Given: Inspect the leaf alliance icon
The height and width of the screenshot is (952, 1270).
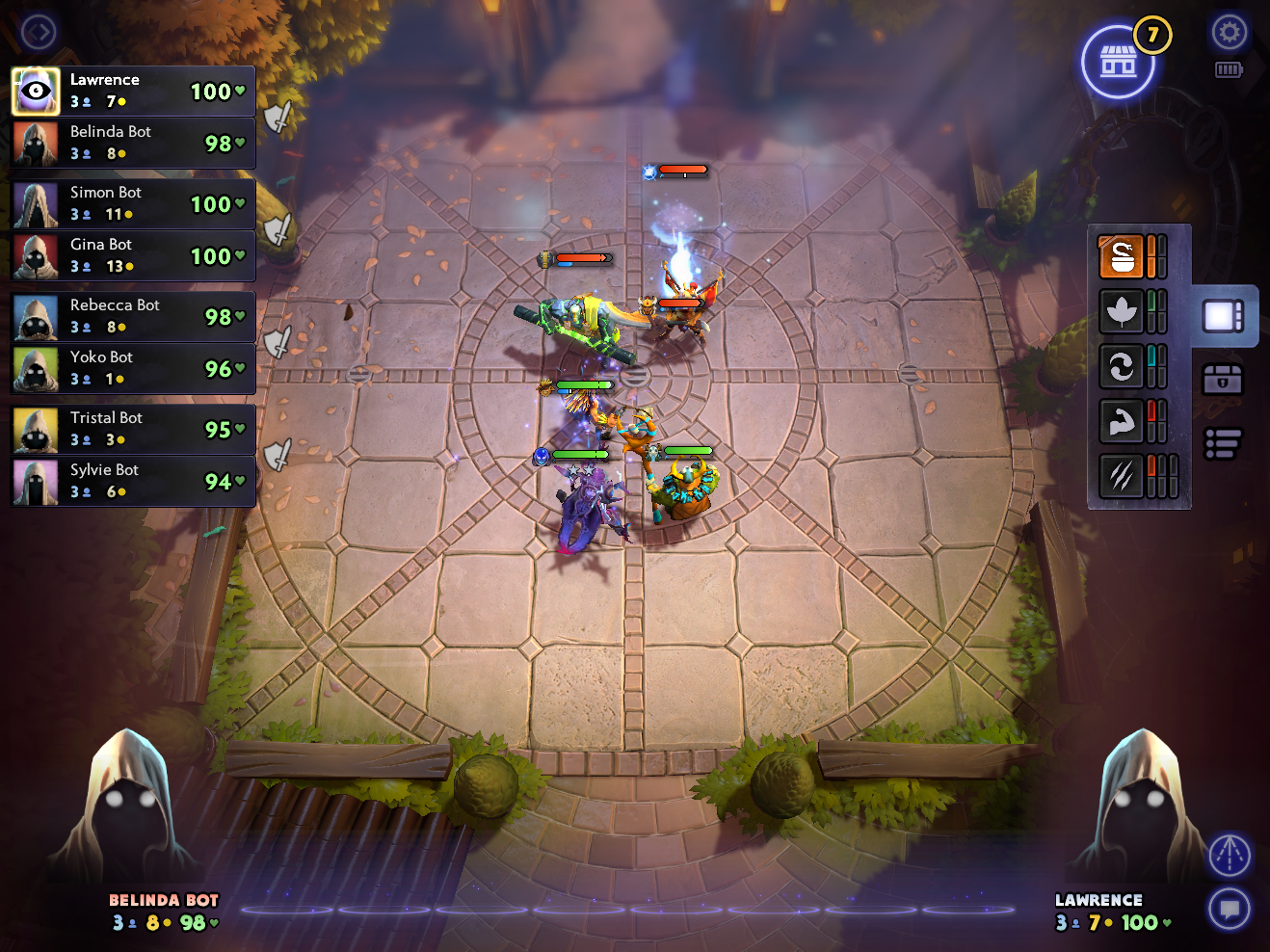Looking at the screenshot, I should coord(1121,311).
